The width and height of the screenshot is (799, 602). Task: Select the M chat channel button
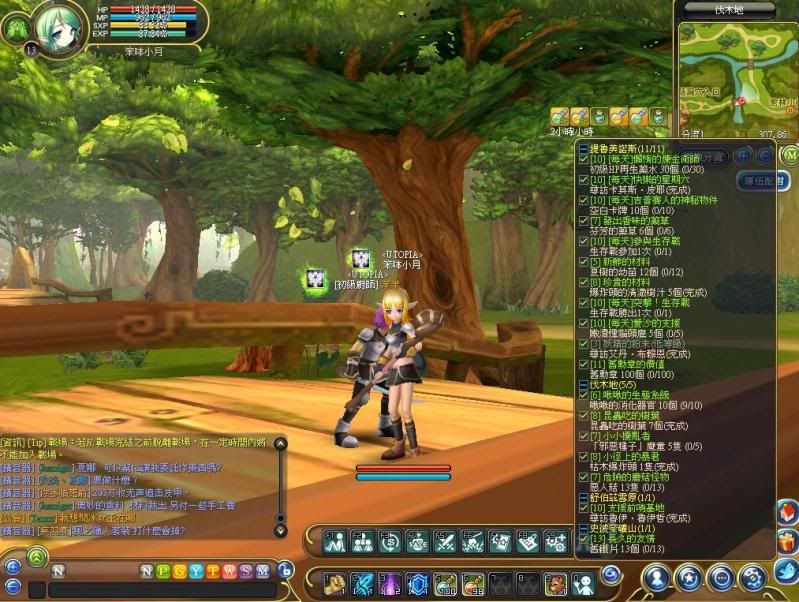tap(262, 571)
